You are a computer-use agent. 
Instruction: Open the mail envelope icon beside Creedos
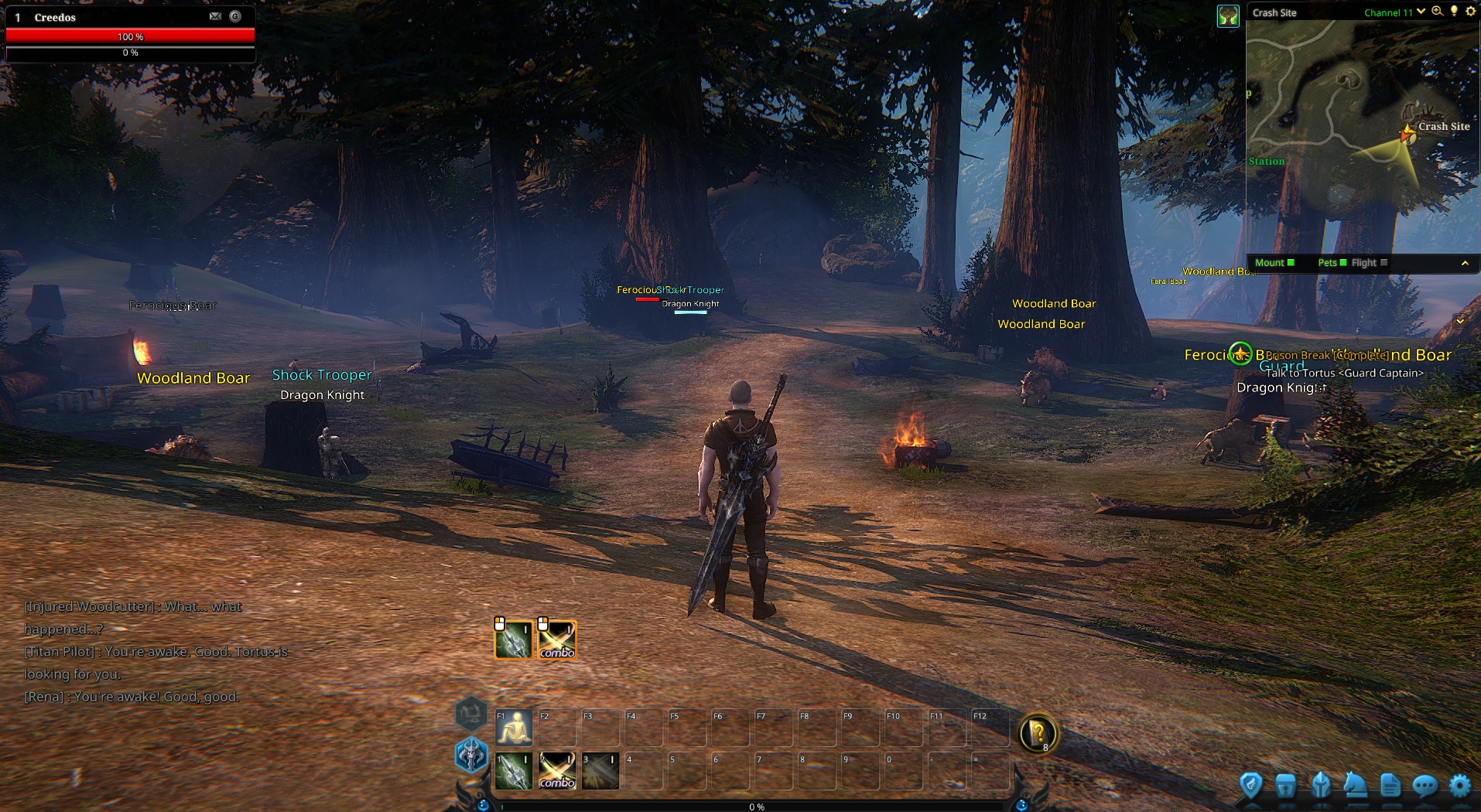[x=215, y=16]
